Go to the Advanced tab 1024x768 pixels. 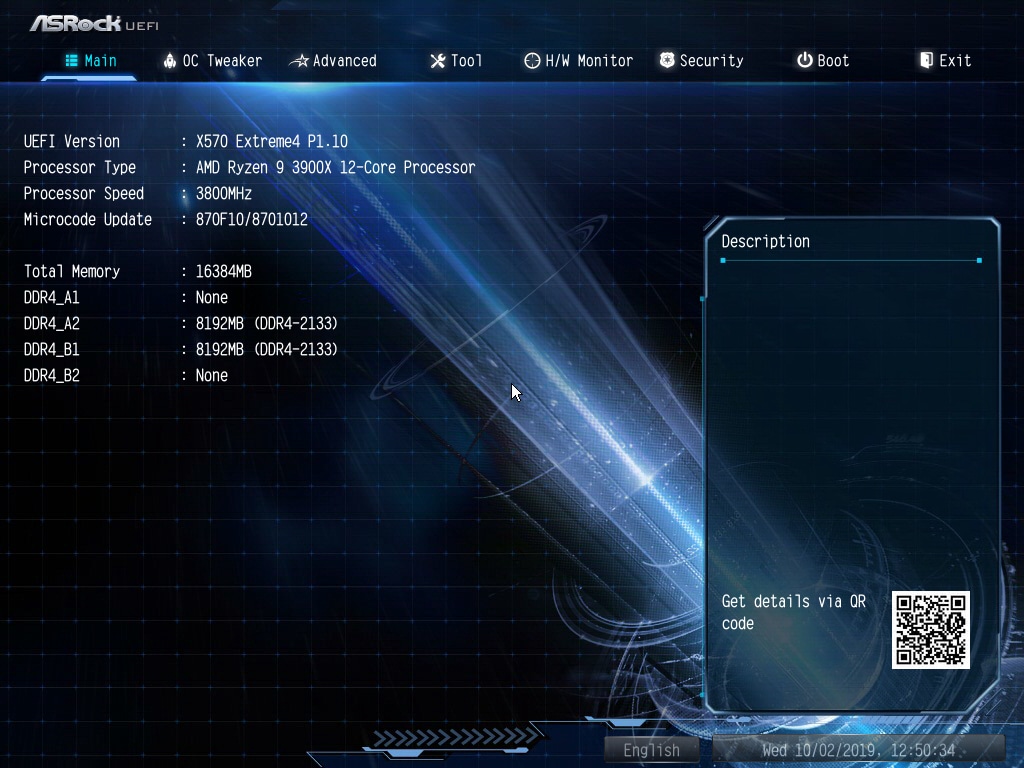pyautogui.click(x=333, y=61)
